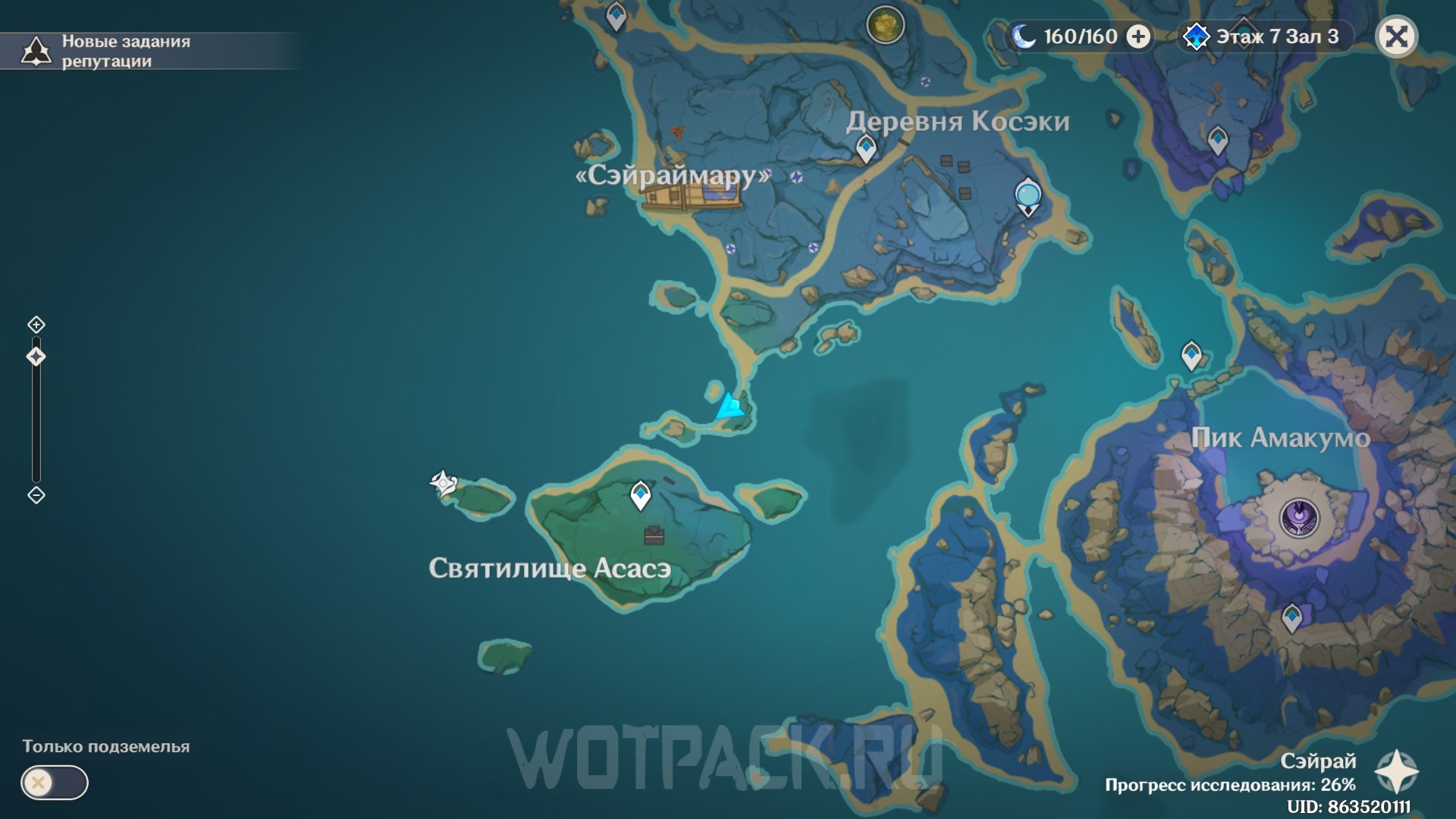The height and width of the screenshot is (819, 1456).
Task: Select the waypoint on Святилище Асасэ island
Action: click(x=641, y=496)
